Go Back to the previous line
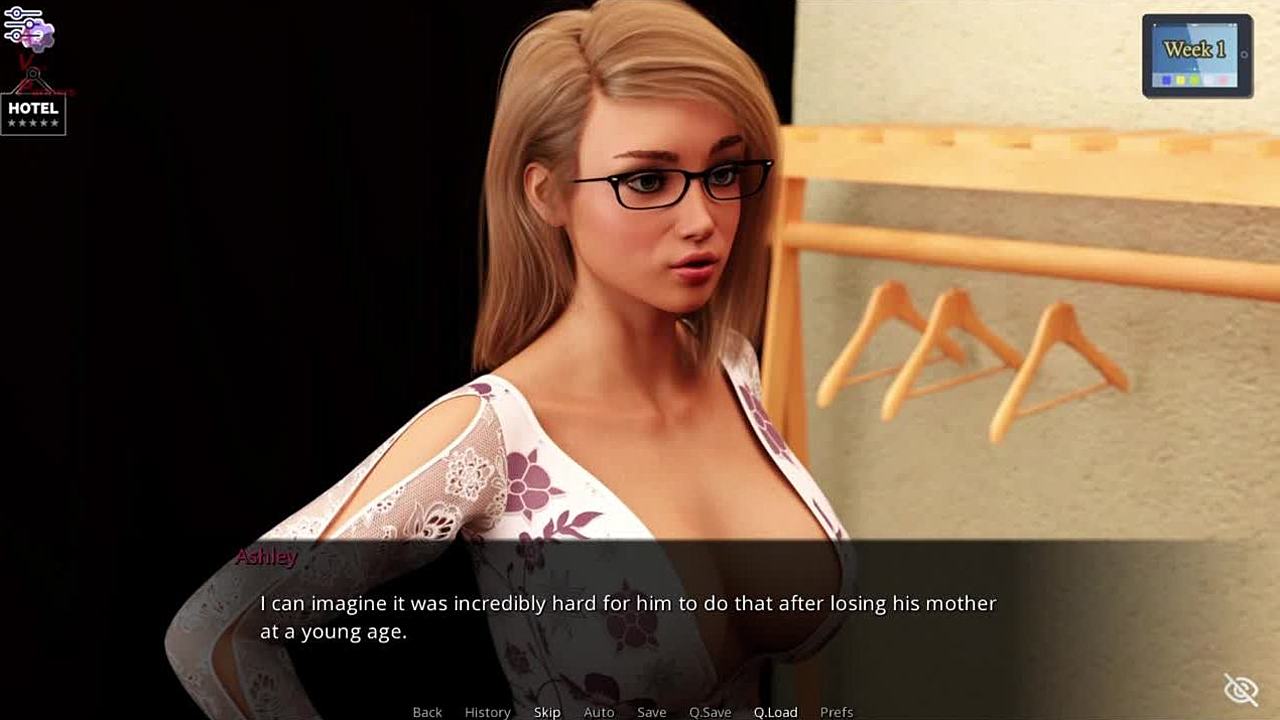Viewport: 1280px width, 720px height. pyautogui.click(x=427, y=712)
